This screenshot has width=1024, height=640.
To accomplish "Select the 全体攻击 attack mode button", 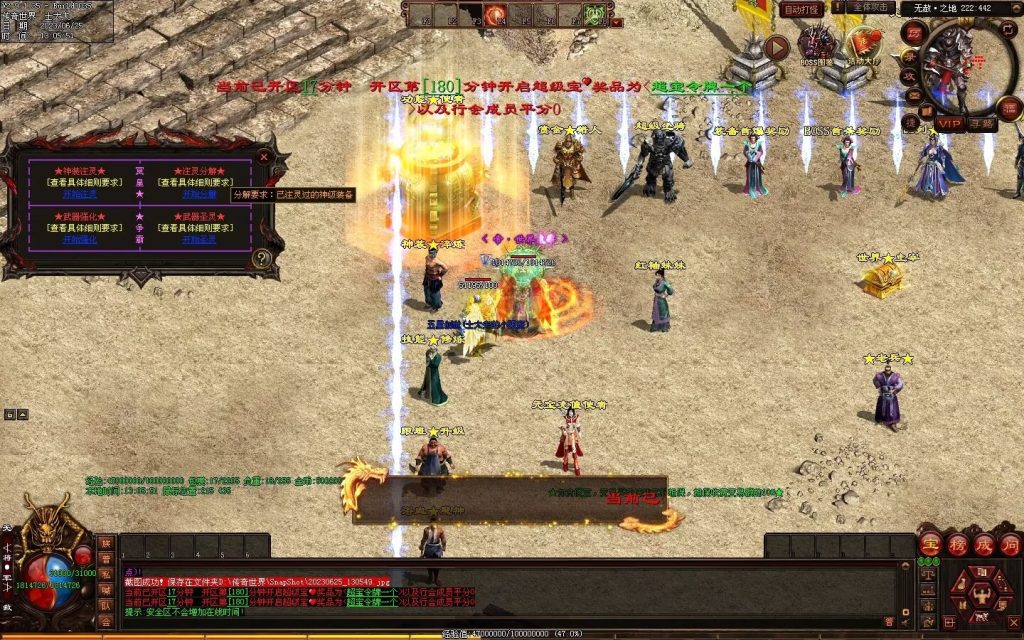I will [x=871, y=8].
